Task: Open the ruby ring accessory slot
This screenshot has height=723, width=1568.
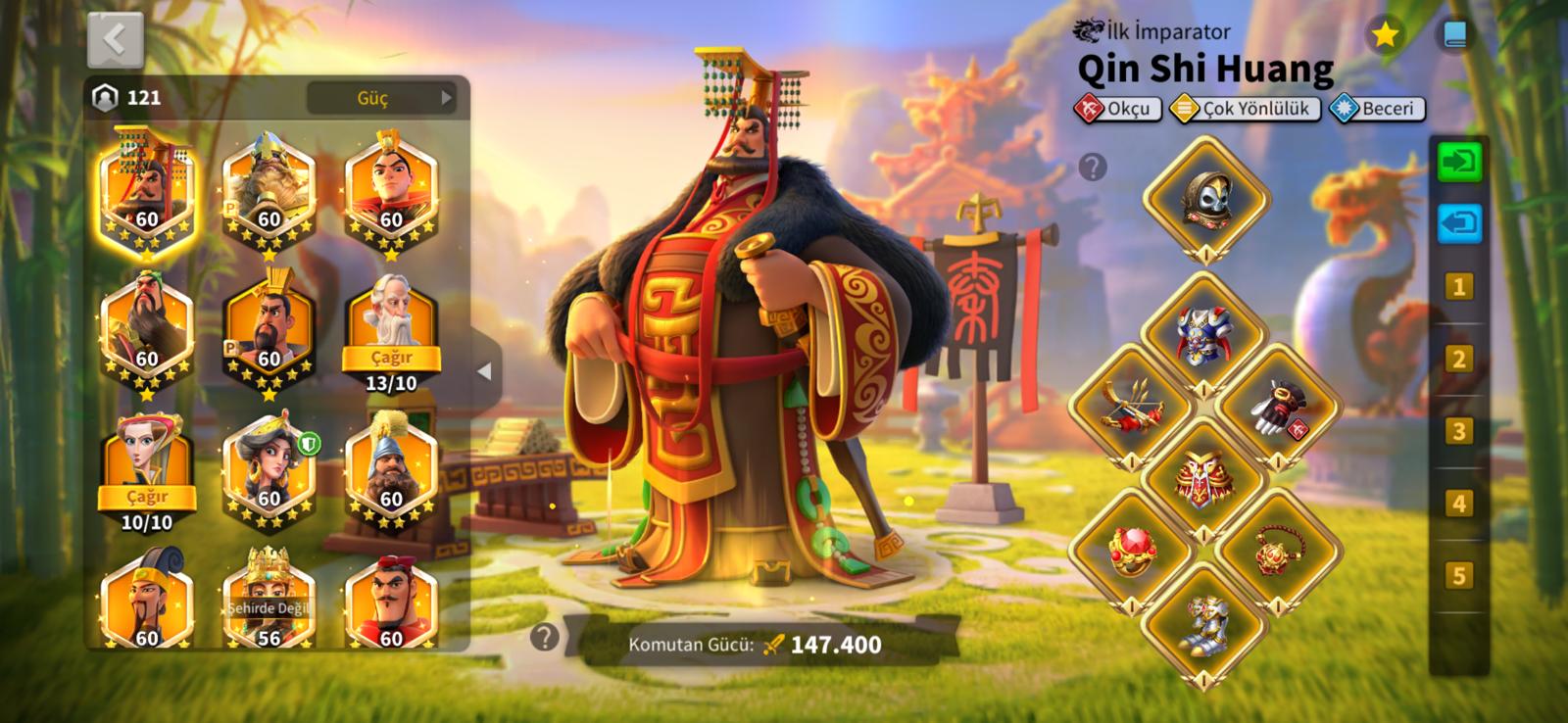Action: [1130, 551]
